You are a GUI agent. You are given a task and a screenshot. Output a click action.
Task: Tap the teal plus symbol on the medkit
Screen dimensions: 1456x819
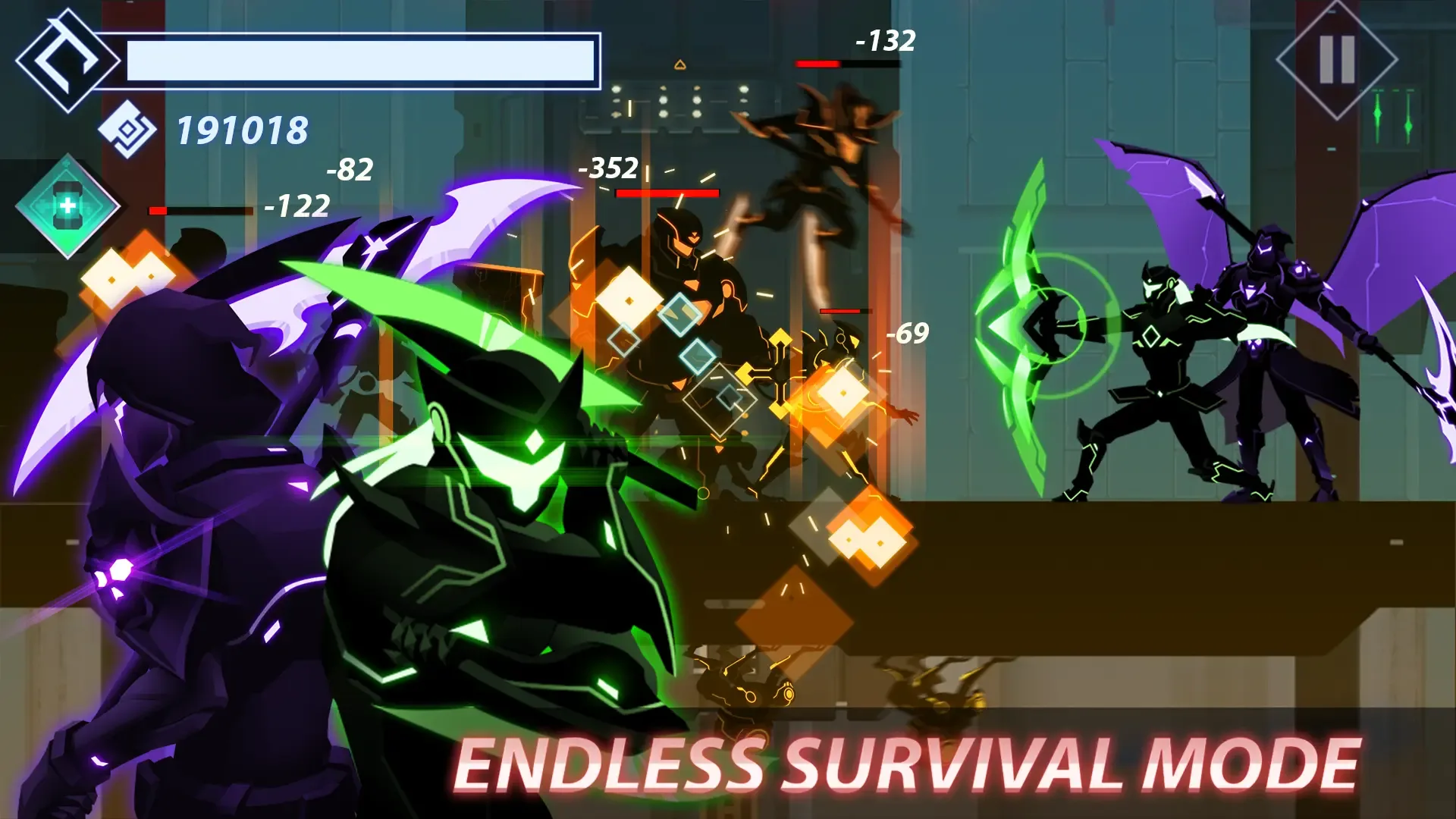(67, 206)
